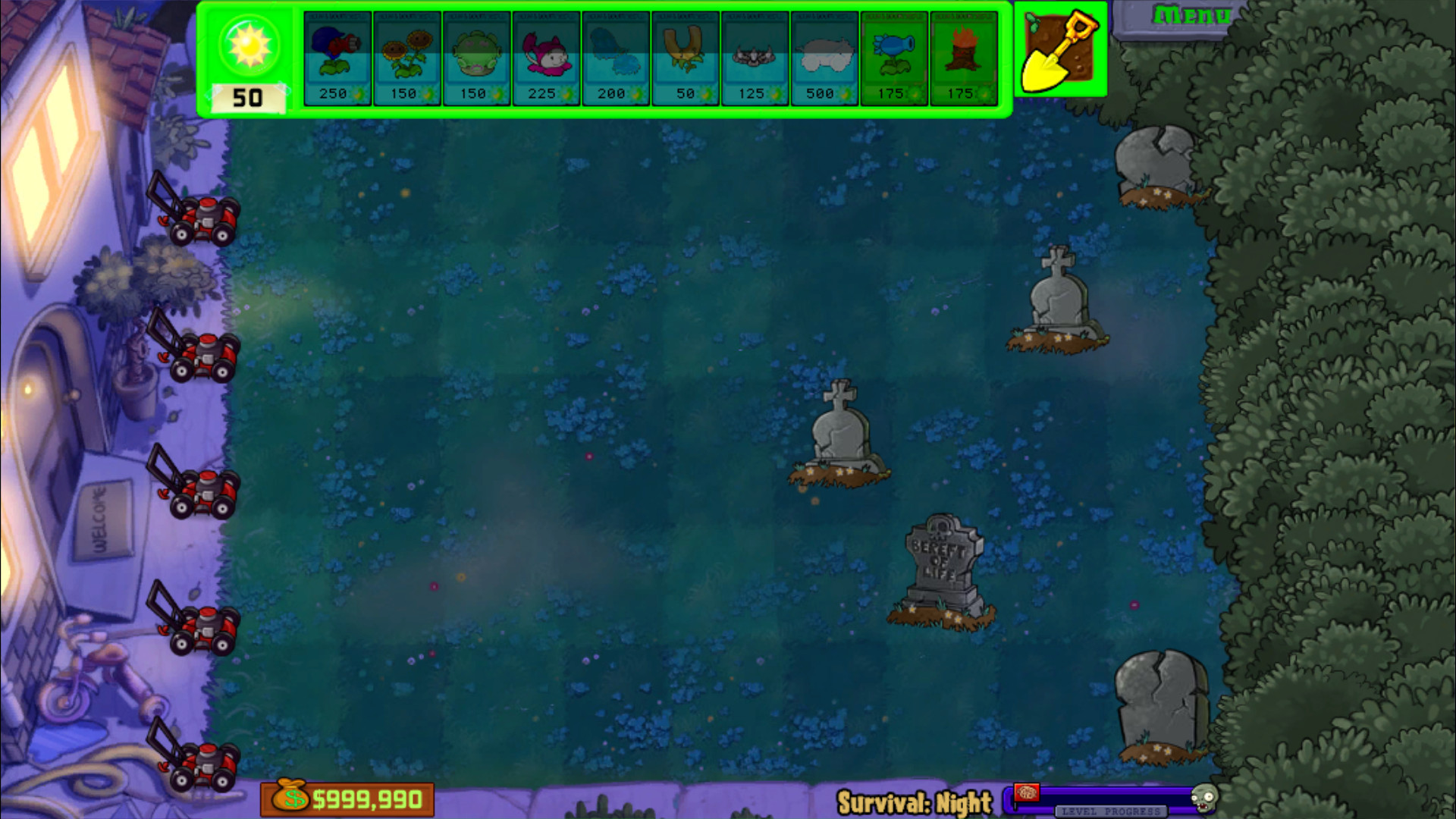
Task: Select the cloud plant seed packet costing 500
Action: [824, 57]
